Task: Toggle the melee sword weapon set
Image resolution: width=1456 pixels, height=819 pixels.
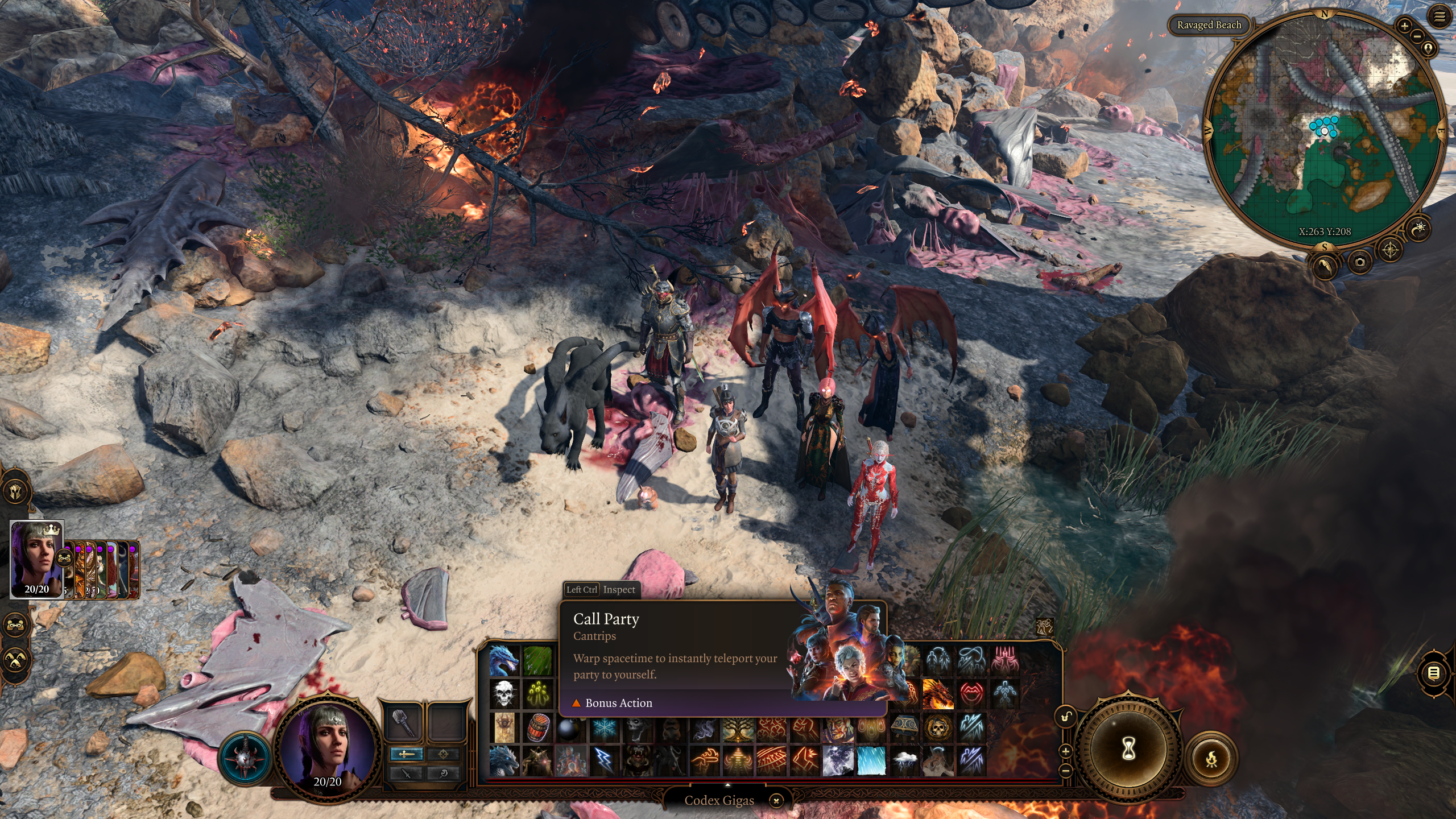Action: pyautogui.click(x=406, y=754)
